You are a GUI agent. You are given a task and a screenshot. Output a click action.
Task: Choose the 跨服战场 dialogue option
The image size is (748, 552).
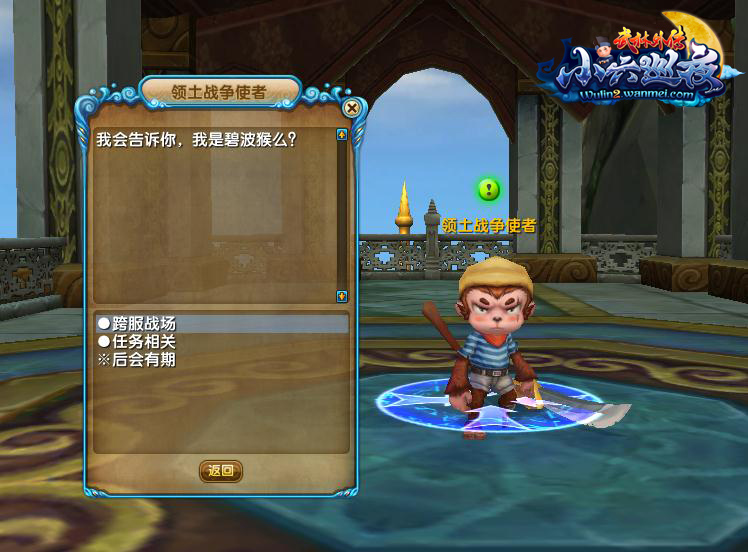point(137,323)
